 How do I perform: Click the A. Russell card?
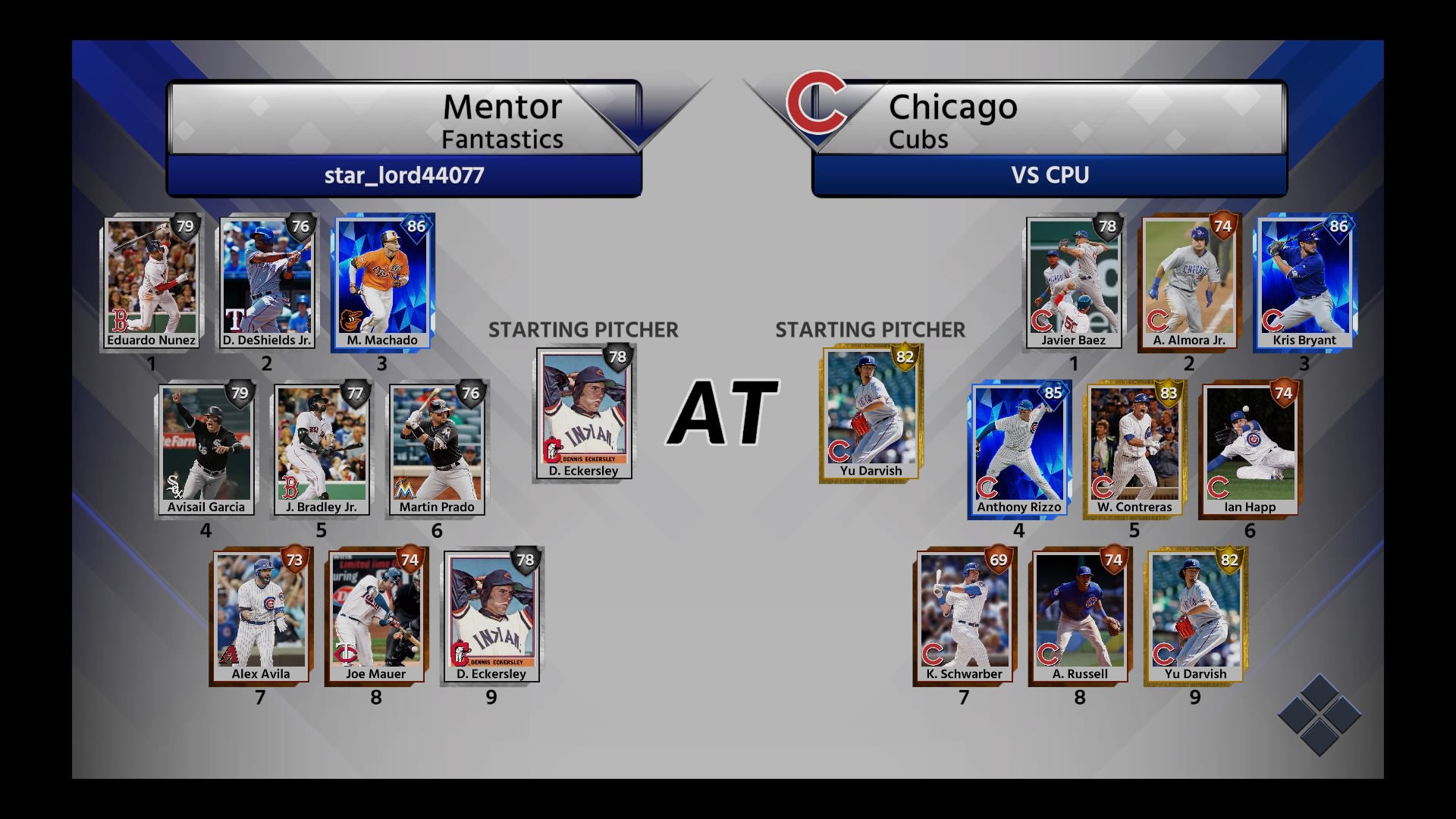tap(1080, 617)
